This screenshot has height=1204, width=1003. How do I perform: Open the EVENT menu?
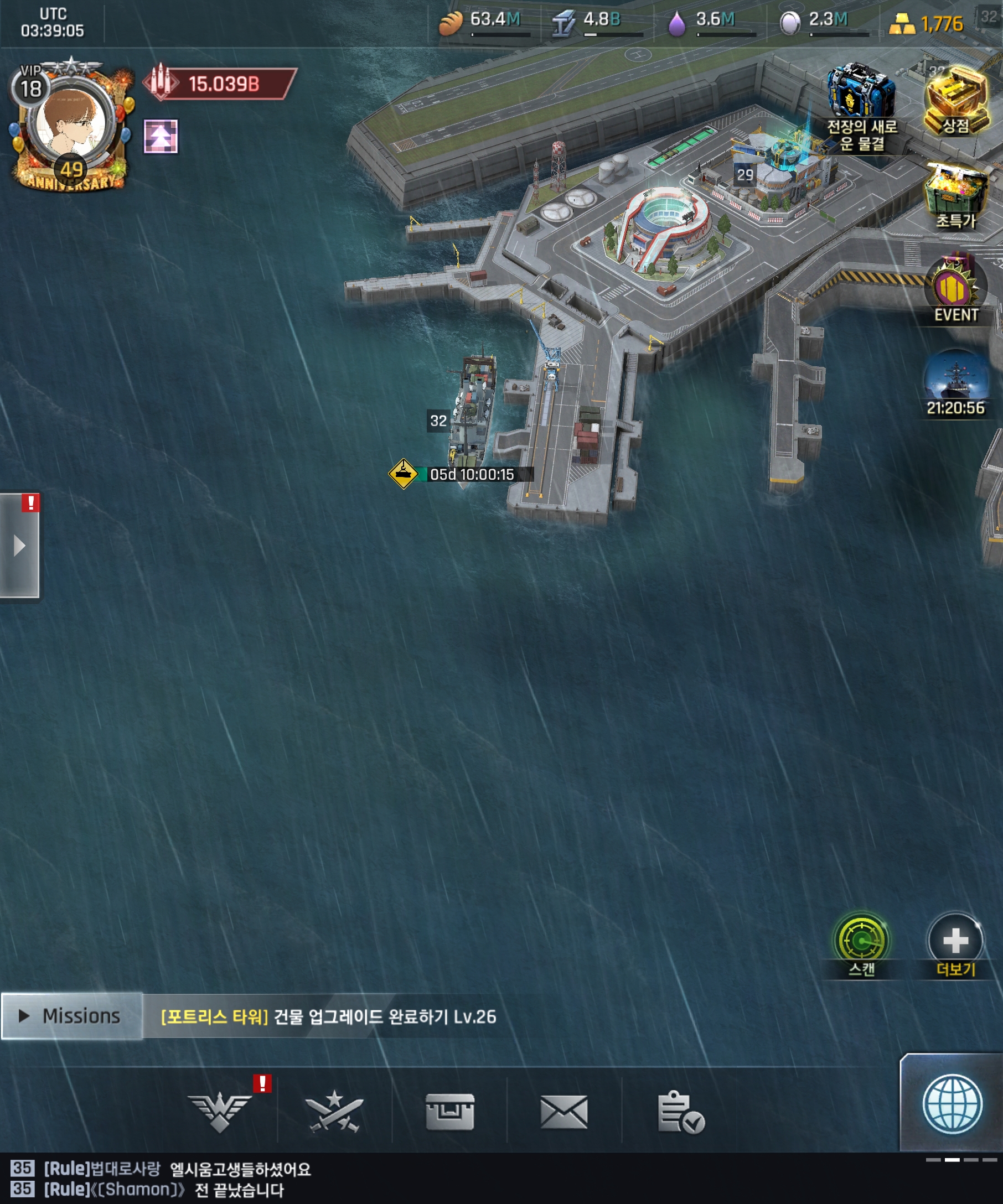(x=955, y=289)
